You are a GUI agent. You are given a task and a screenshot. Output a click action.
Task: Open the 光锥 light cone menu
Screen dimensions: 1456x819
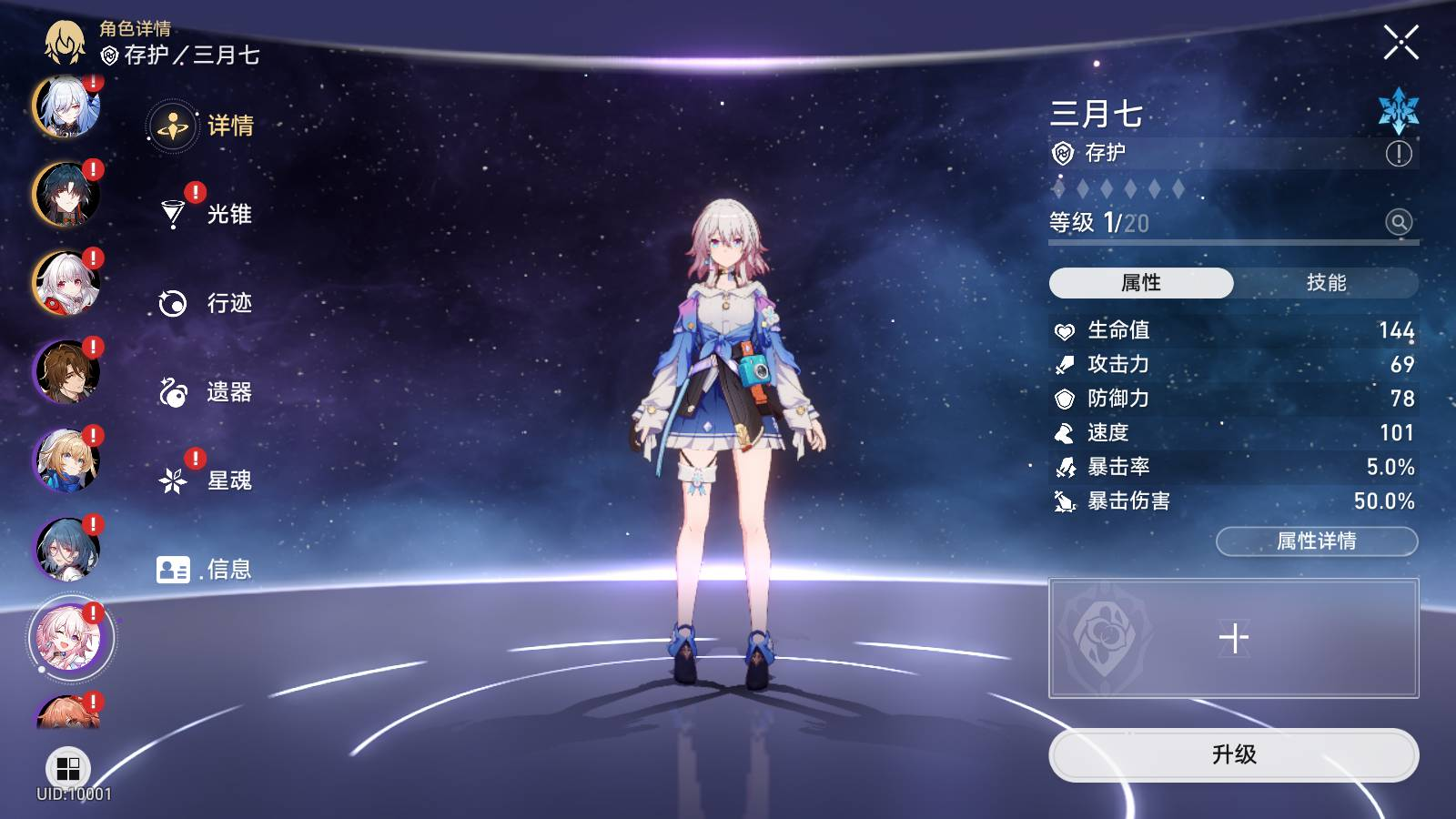(205, 214)
